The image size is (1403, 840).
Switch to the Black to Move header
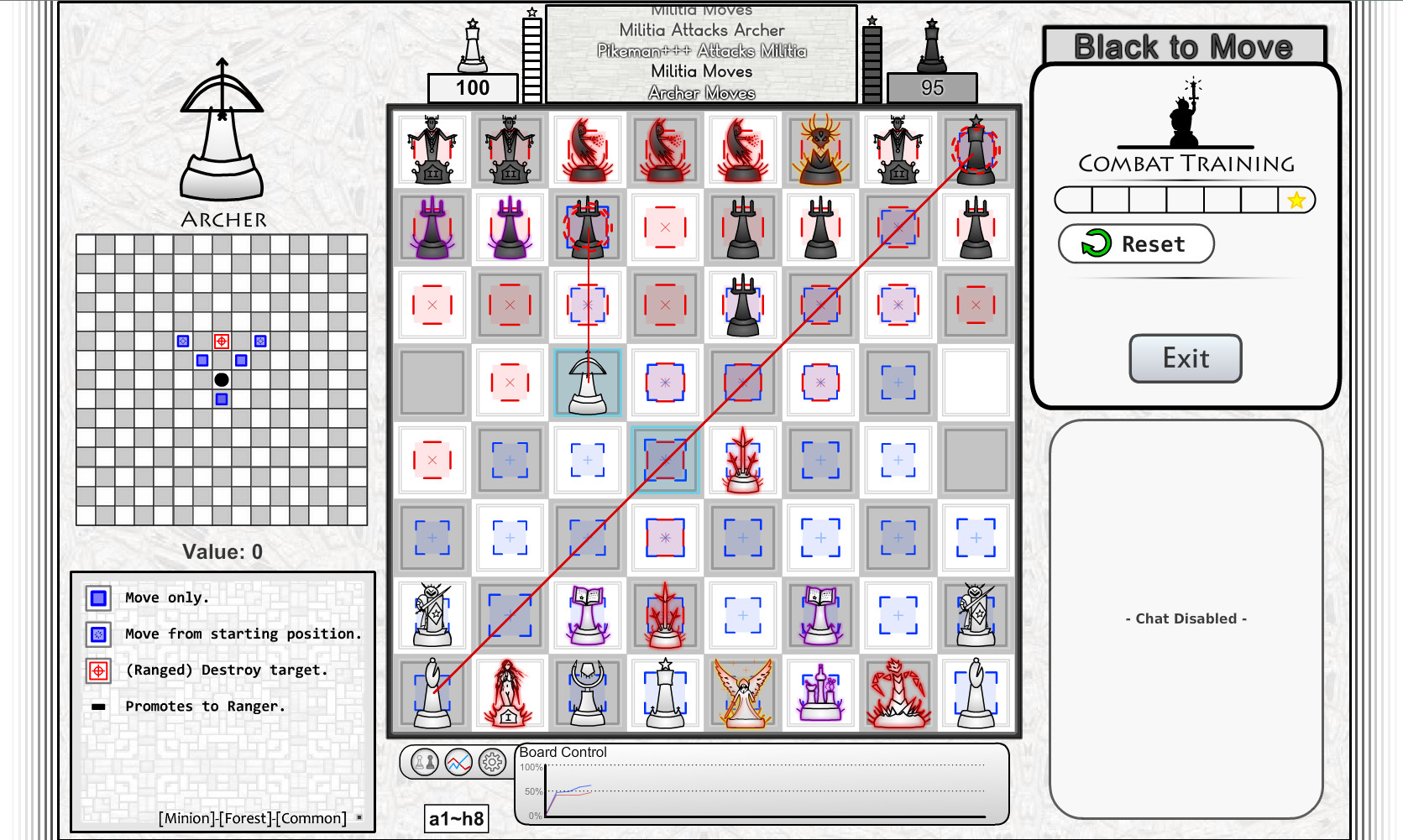(1184, 46)
